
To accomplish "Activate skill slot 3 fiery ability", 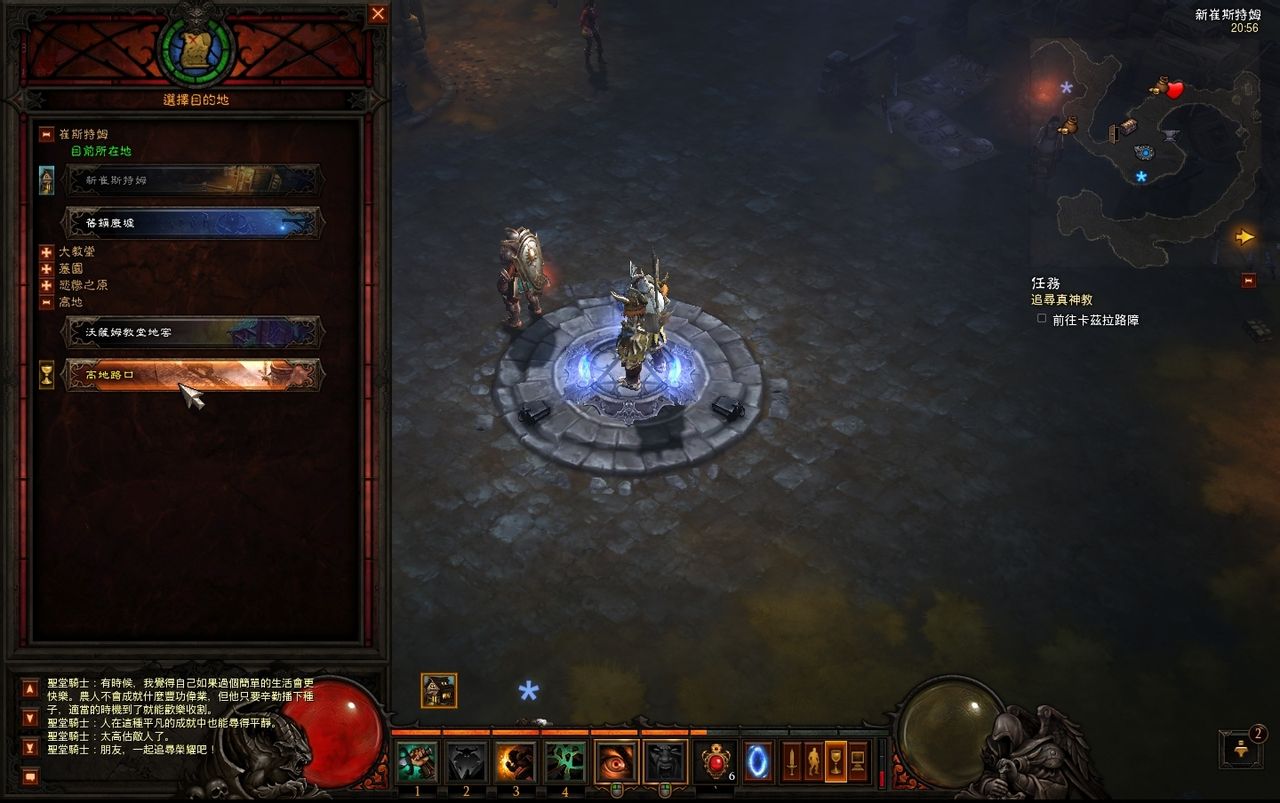I will pyautogui.click(x=515, y=762).
